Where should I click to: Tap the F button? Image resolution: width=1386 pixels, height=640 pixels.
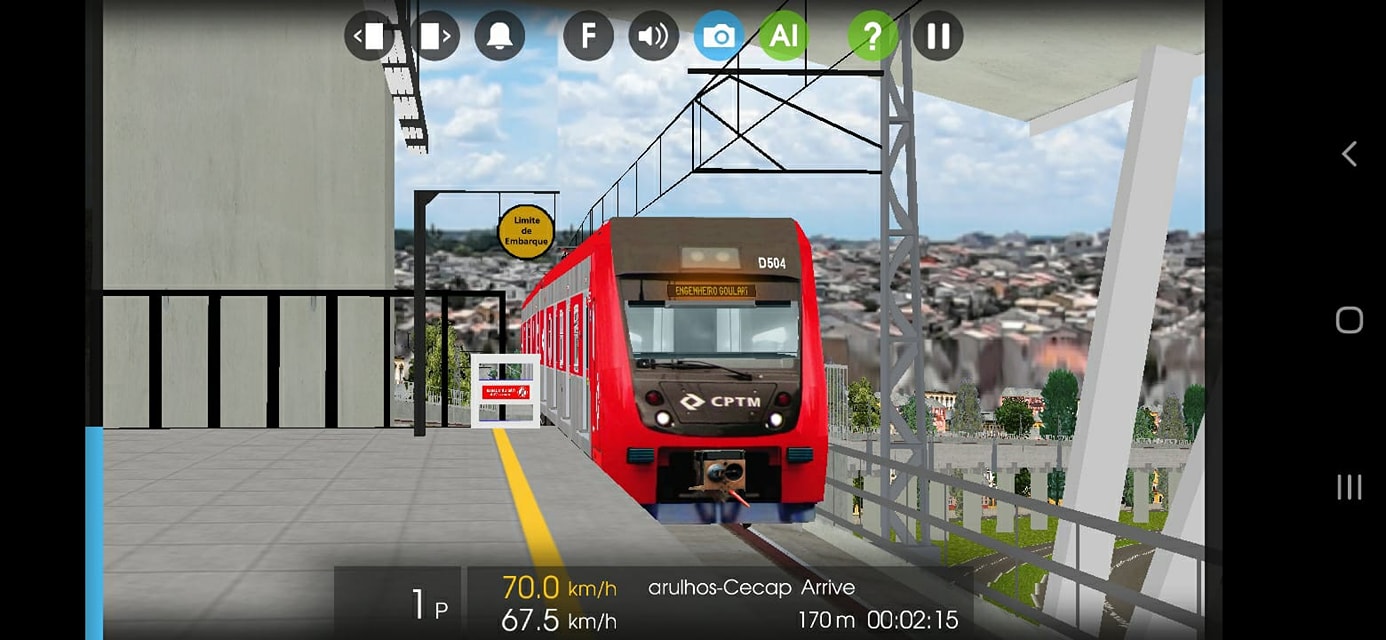(588, 36)
